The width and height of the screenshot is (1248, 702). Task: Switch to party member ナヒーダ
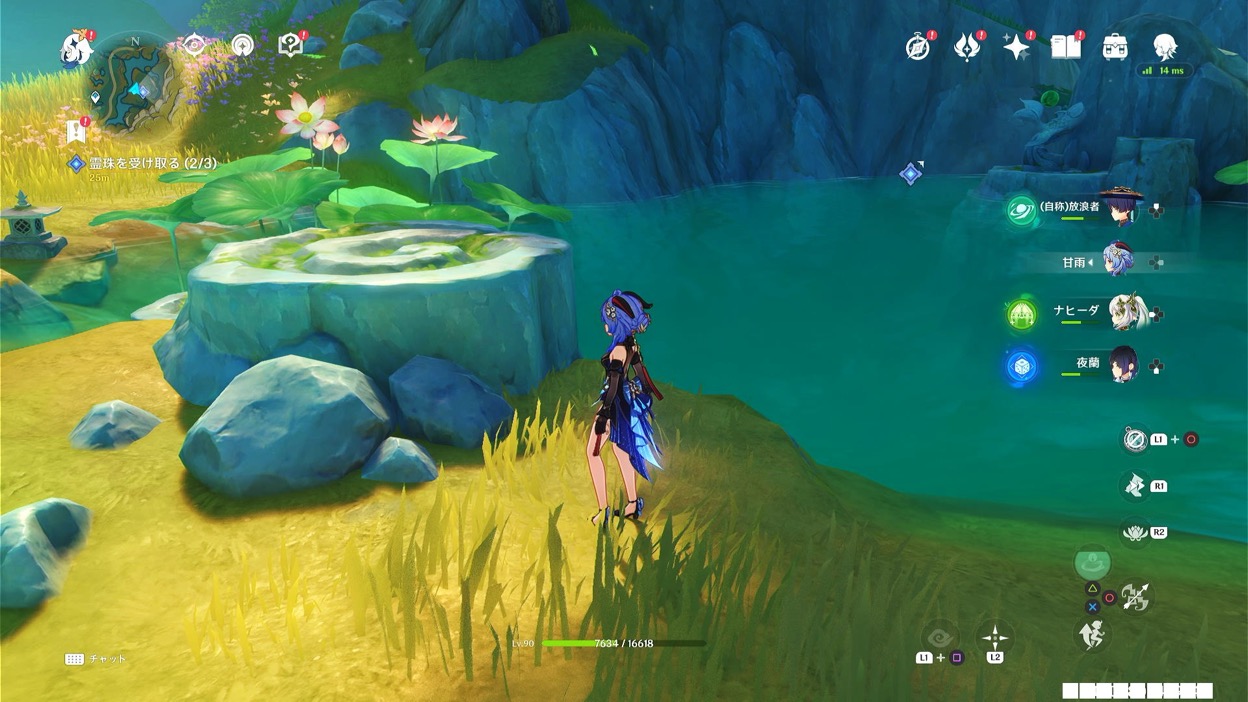[x=1125, y=313]
